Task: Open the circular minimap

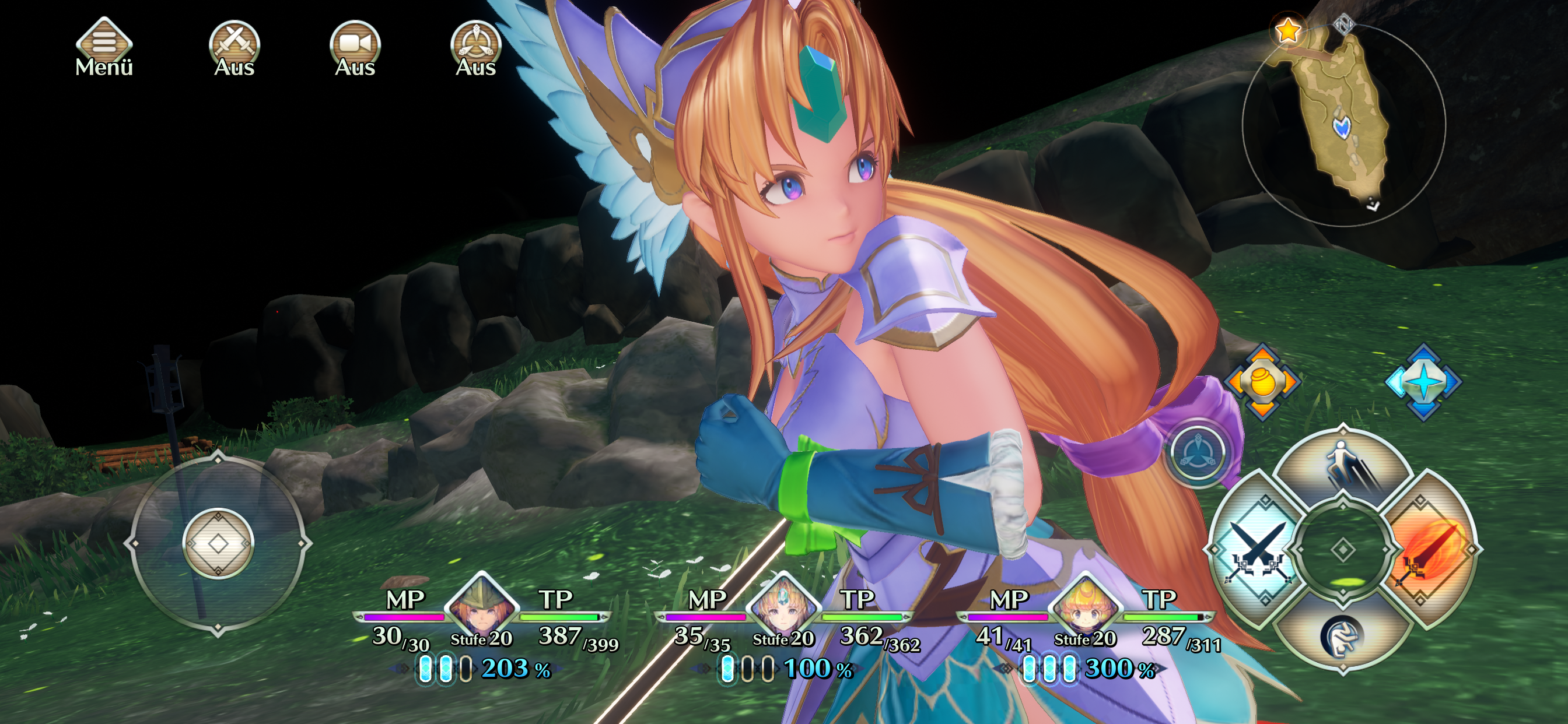Action: point(1343,125)
